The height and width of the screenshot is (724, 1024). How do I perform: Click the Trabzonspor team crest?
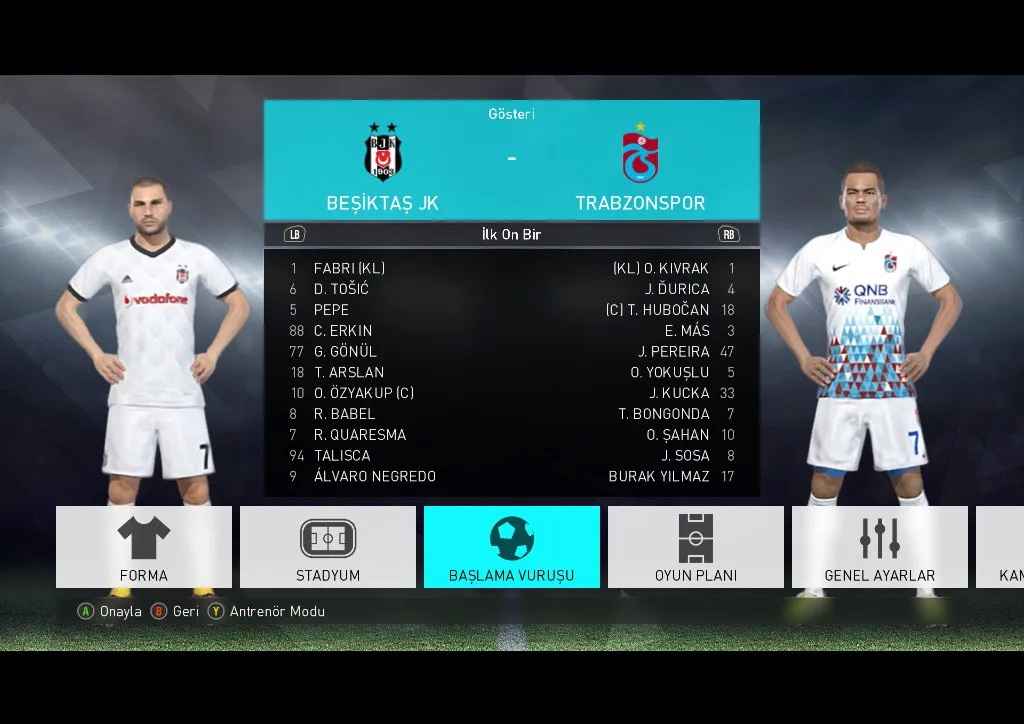click(640, 155)
